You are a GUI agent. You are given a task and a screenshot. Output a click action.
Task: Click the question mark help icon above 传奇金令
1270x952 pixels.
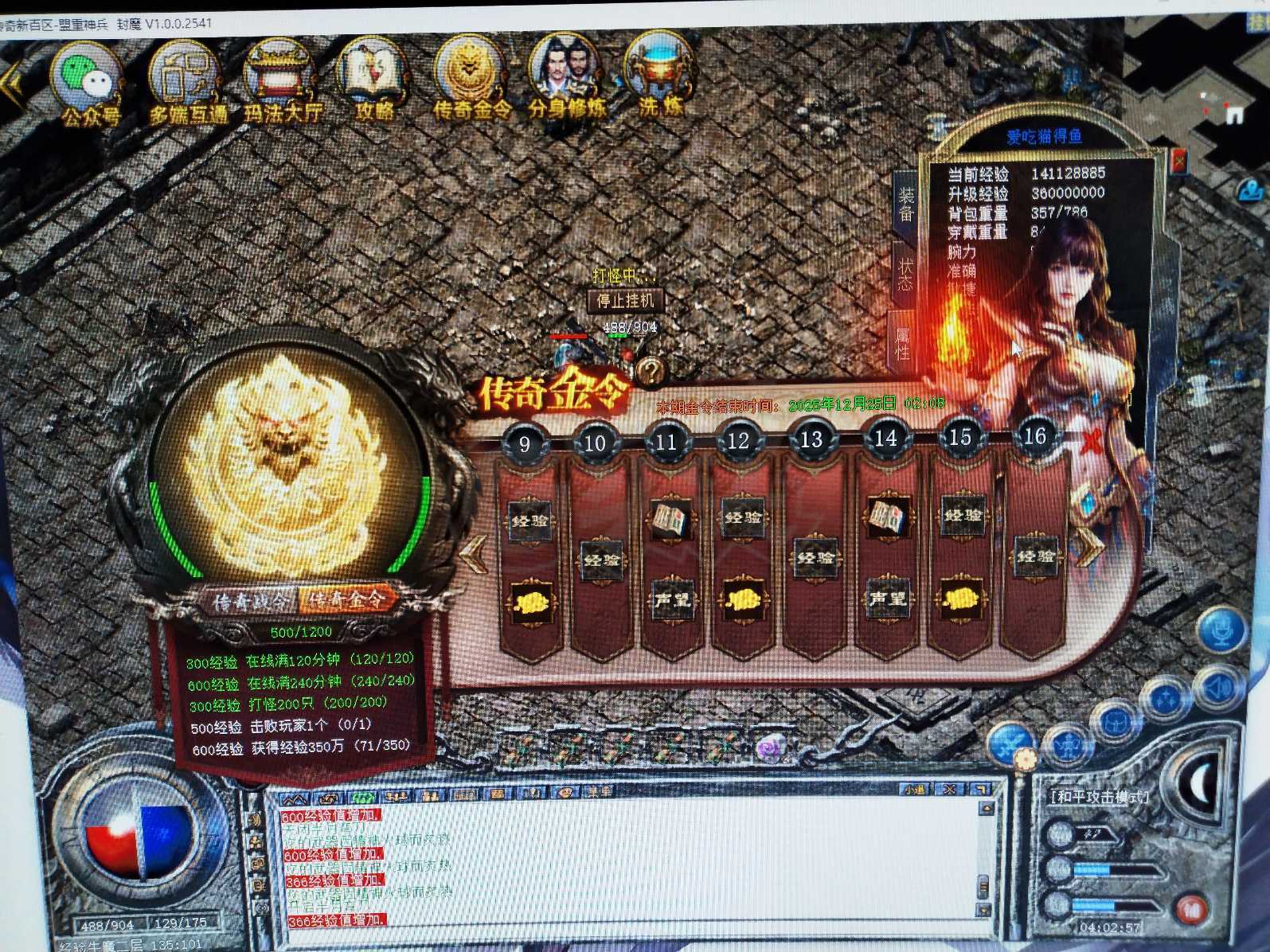tap(649, 369)
